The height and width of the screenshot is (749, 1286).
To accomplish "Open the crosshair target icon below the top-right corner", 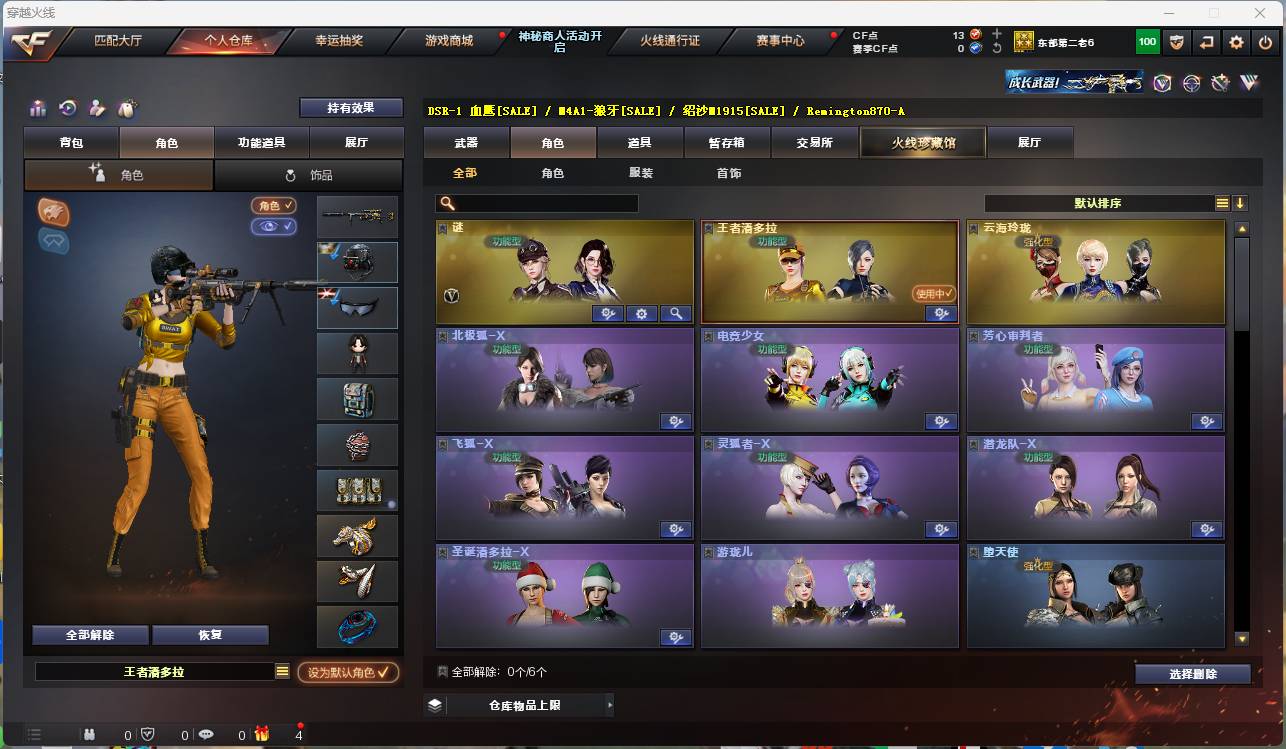I will click(x=1190, y=83).
